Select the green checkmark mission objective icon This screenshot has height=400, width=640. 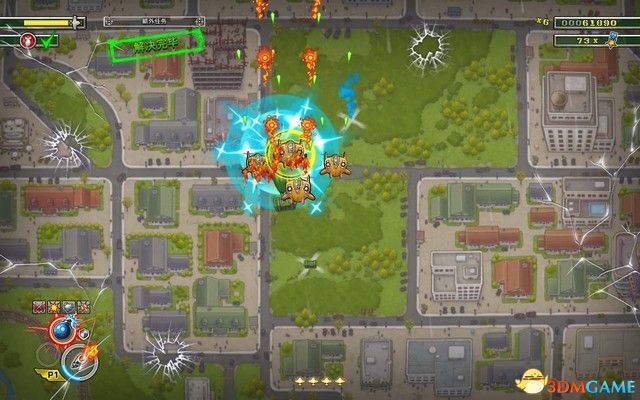point(48,41)
